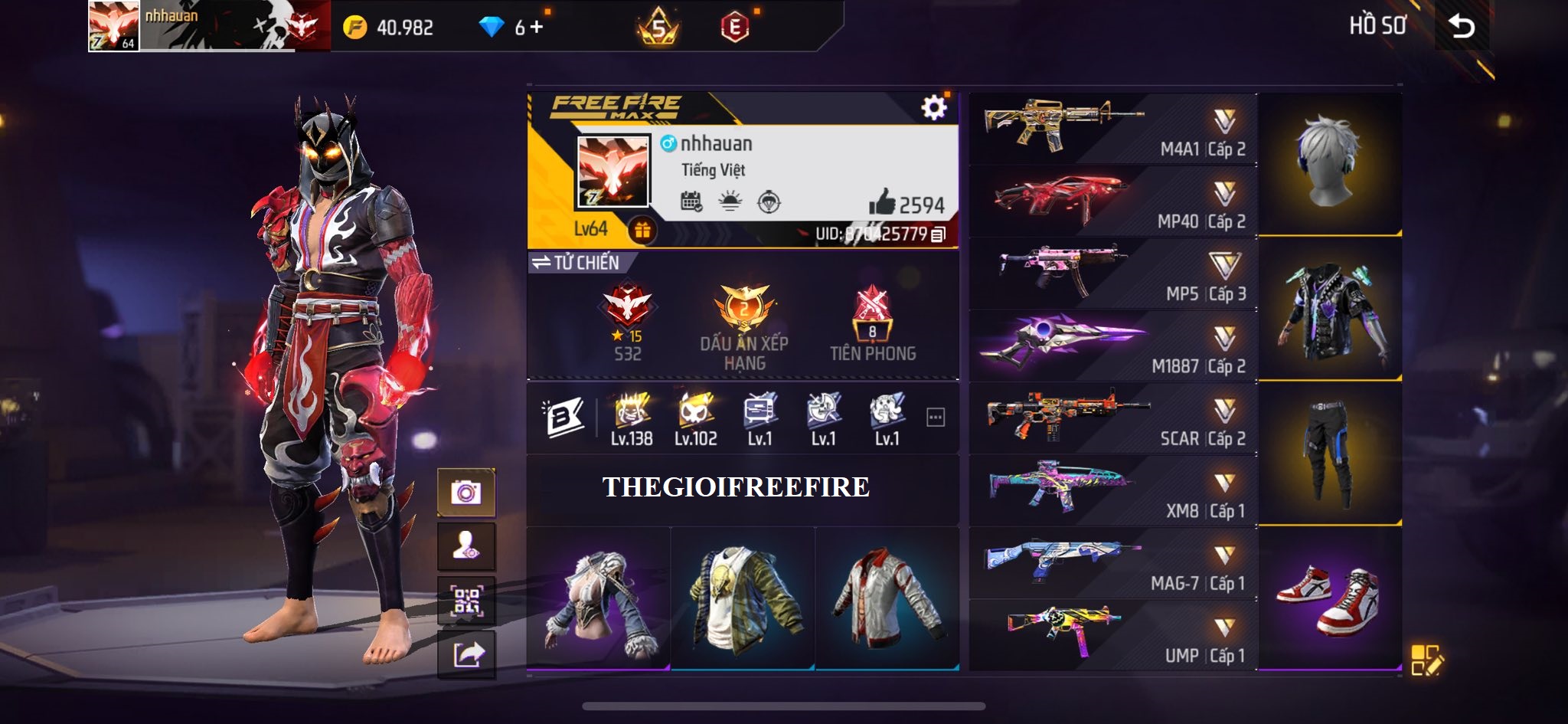The image size is (1568, 724).
Task: Take a screenshot with the camera button
Action: [465, 492]
